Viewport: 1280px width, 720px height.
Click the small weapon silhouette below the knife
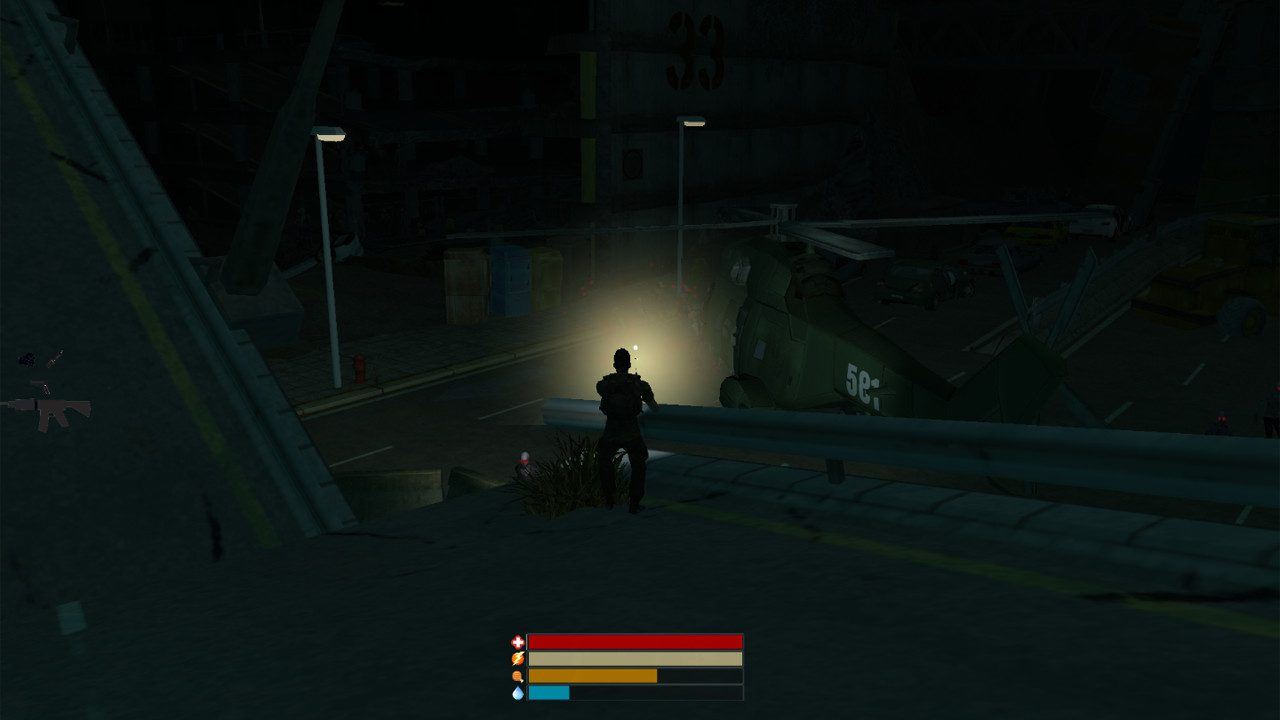point(43,389)
